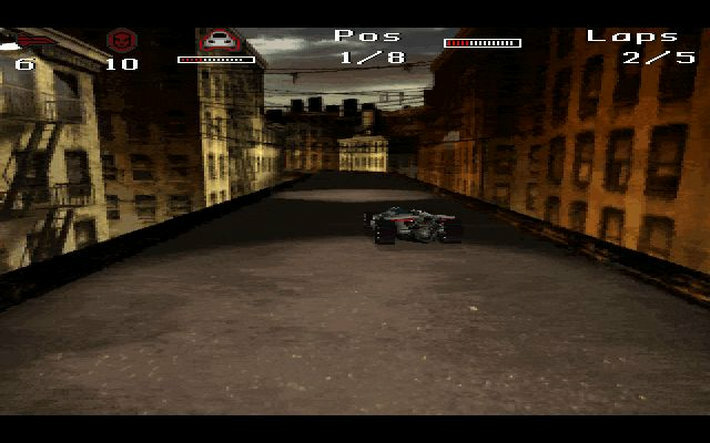Click the car damage status icon

(216, 40)
